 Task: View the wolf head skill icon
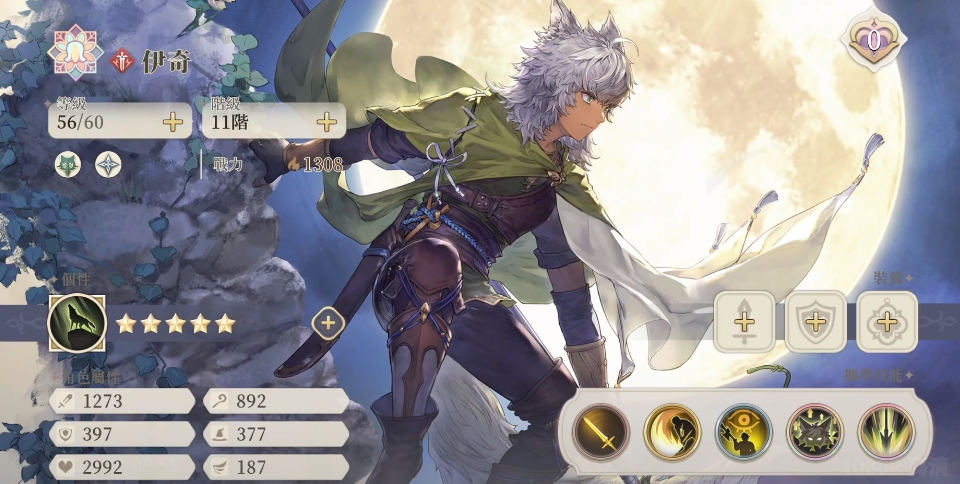pyautogui.click(x=815, y=432)
